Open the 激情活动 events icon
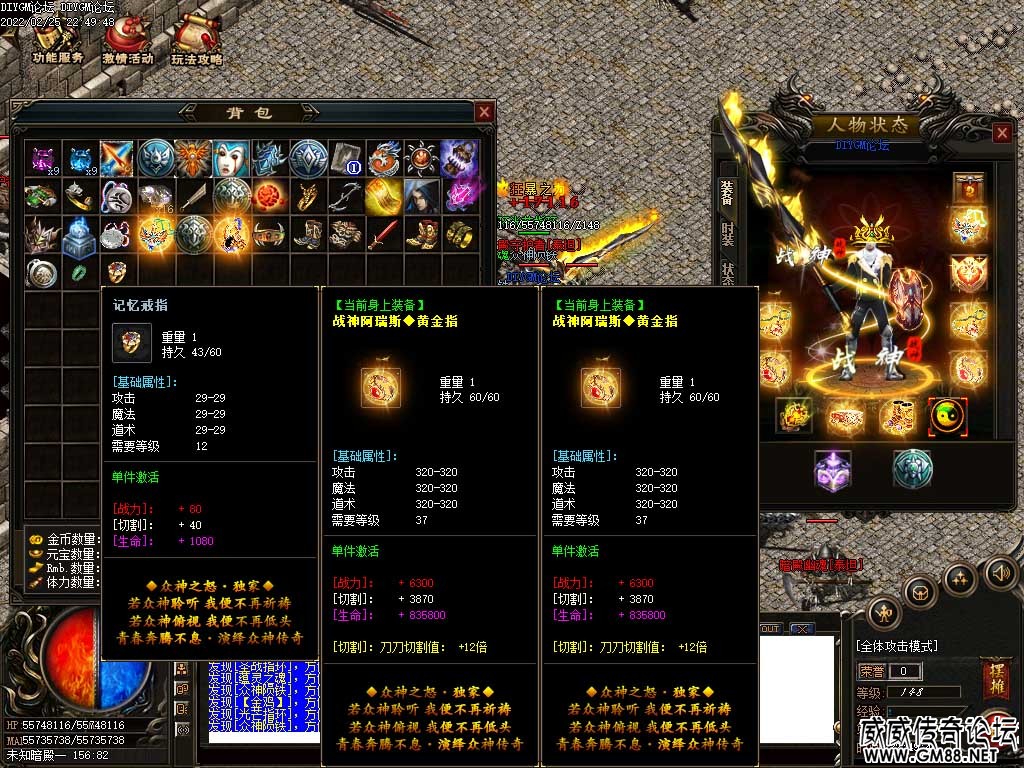This screenshot has width=1024, height=768. [128, 40]
